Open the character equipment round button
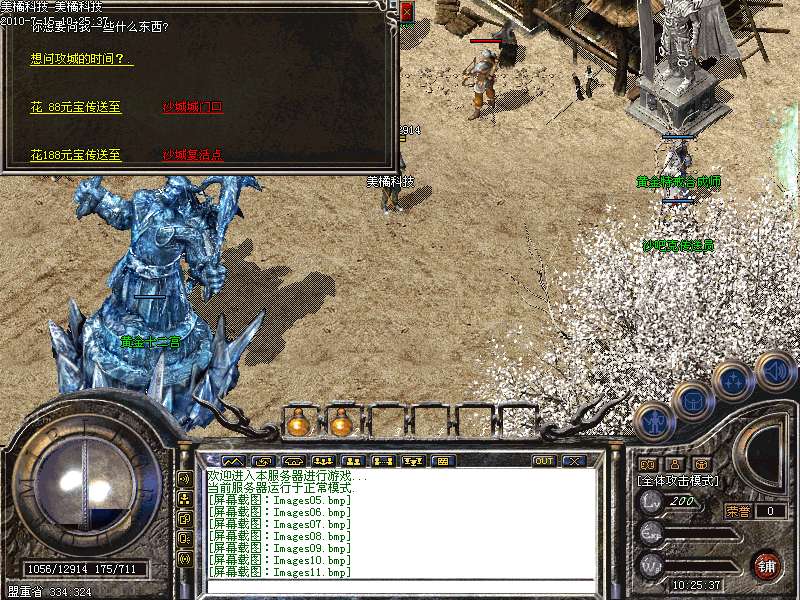The image size is (800, 600). click(x=653, y=420)
